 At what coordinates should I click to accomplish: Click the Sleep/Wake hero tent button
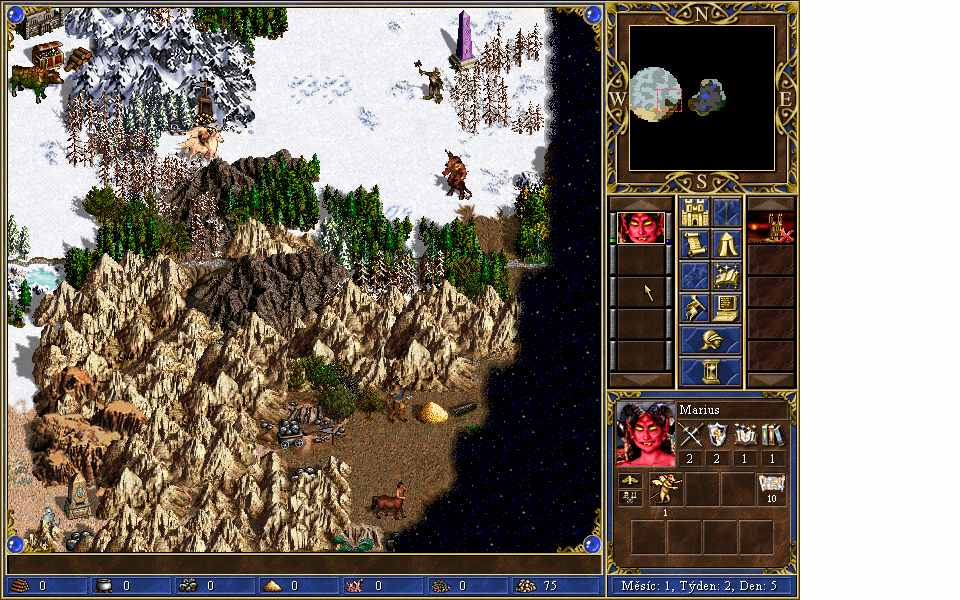point(727,244)
